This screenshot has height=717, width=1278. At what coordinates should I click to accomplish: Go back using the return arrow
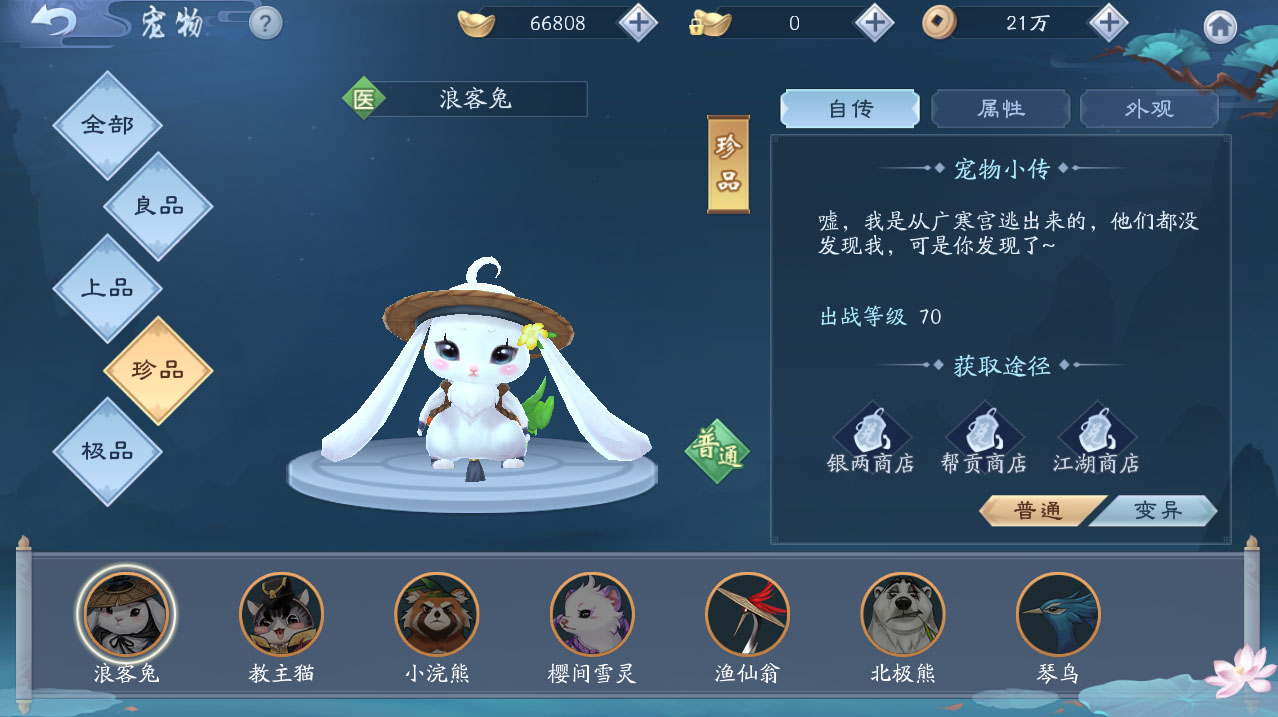[x=52, y=22]
